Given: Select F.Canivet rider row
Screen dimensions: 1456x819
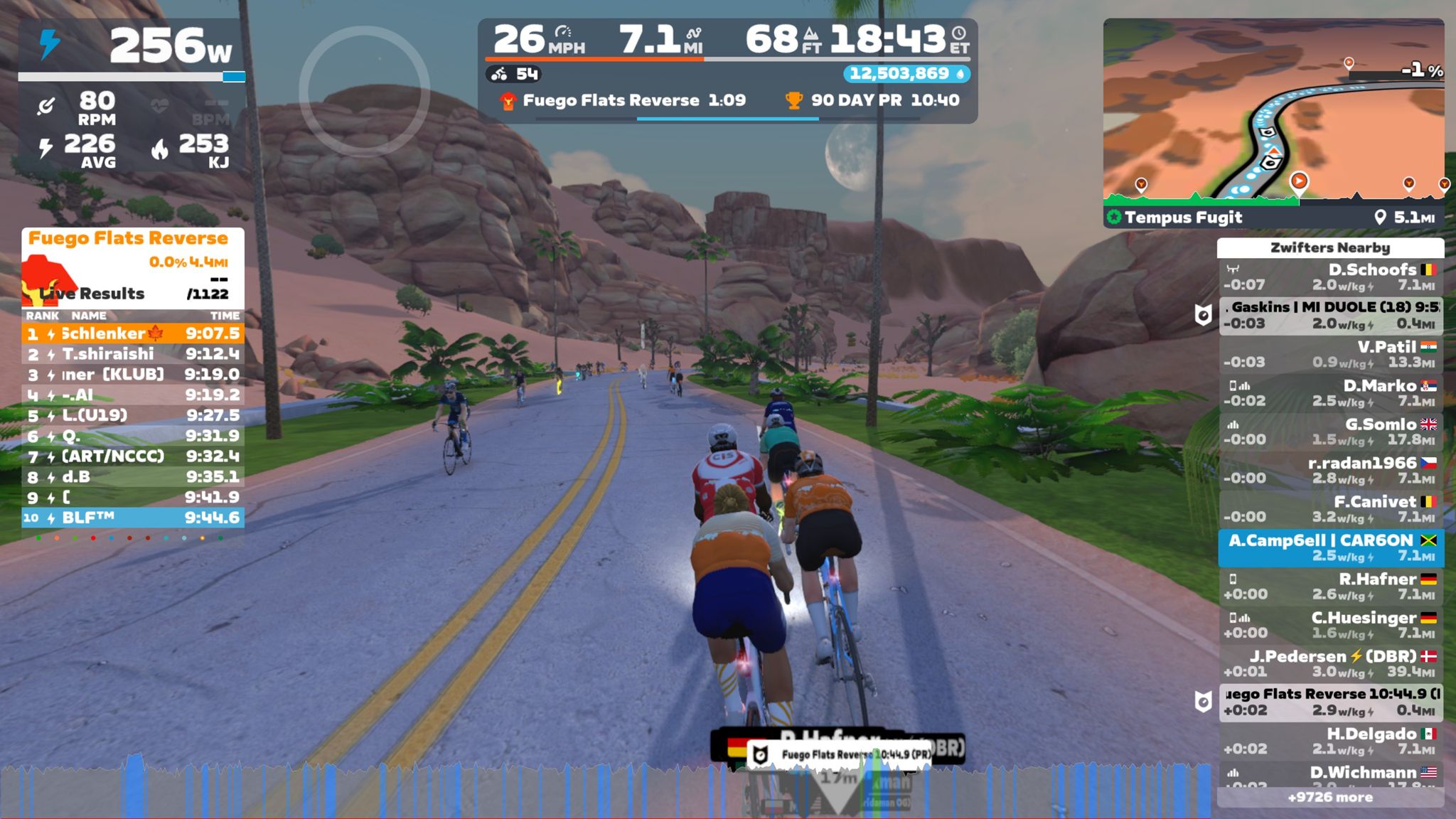Looking at the screenshot, I should click(1330, 509).
